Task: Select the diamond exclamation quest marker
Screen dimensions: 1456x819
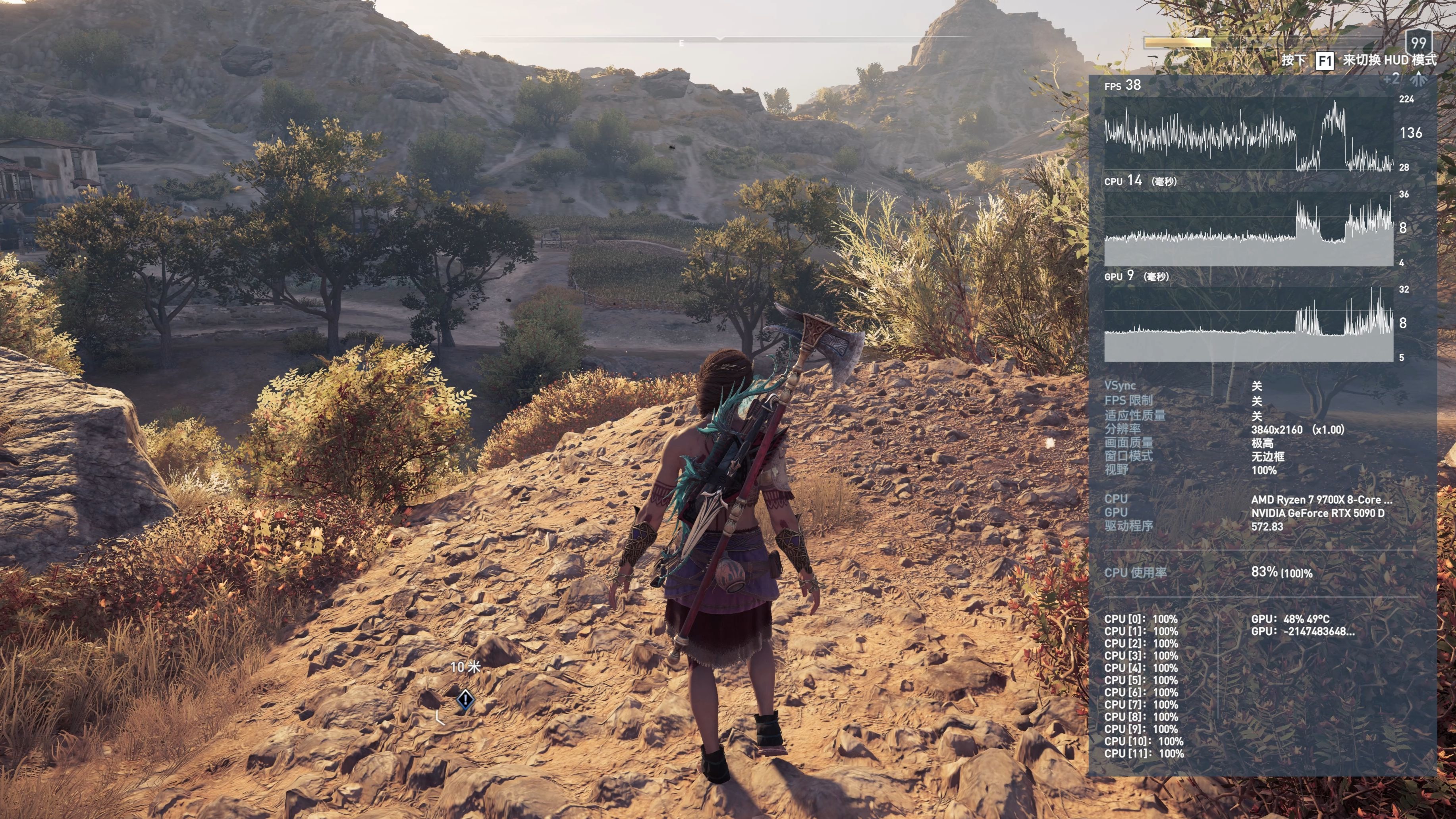Action: [x=465, y=700]
